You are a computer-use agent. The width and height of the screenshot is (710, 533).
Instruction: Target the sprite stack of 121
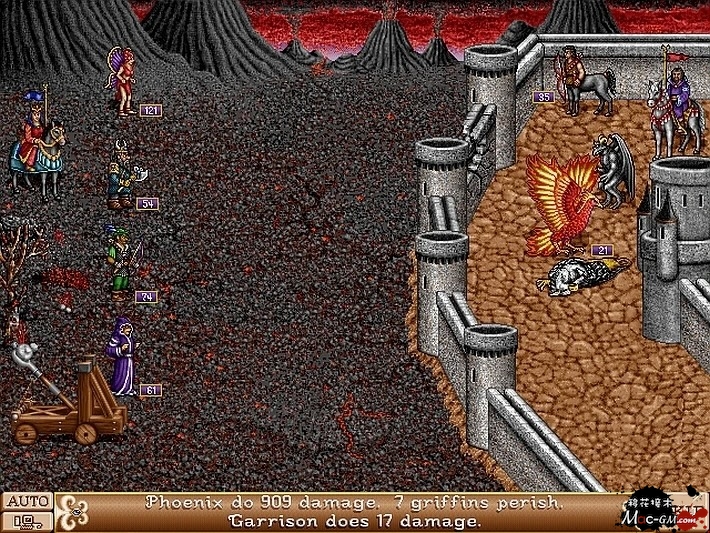pyautogui.click(x=125, y=82)
